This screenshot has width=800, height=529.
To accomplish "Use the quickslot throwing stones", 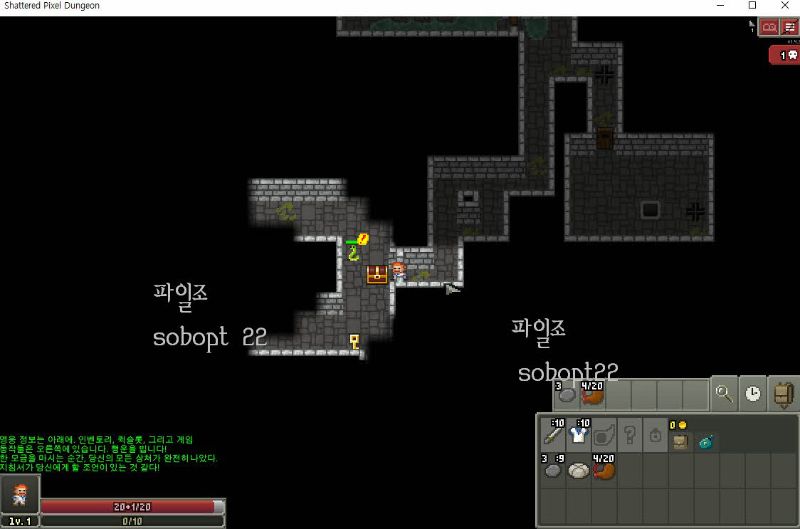I will [x=565, y=394].
